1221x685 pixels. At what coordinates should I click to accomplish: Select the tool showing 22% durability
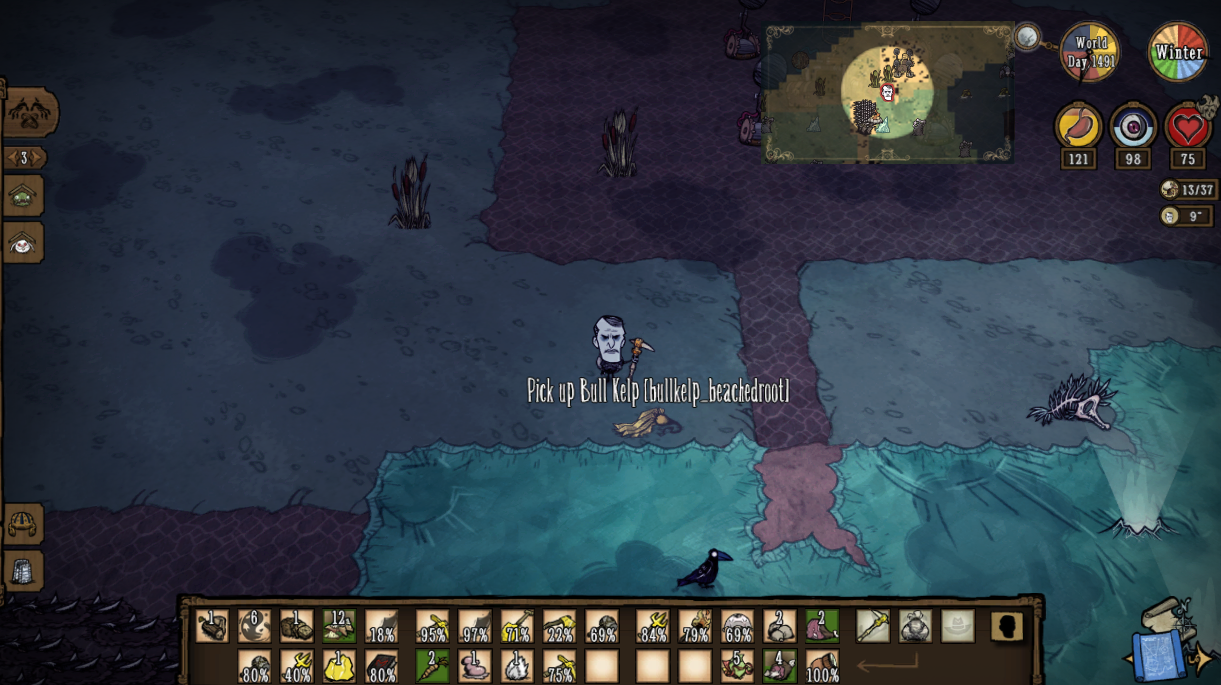(559, 626)
